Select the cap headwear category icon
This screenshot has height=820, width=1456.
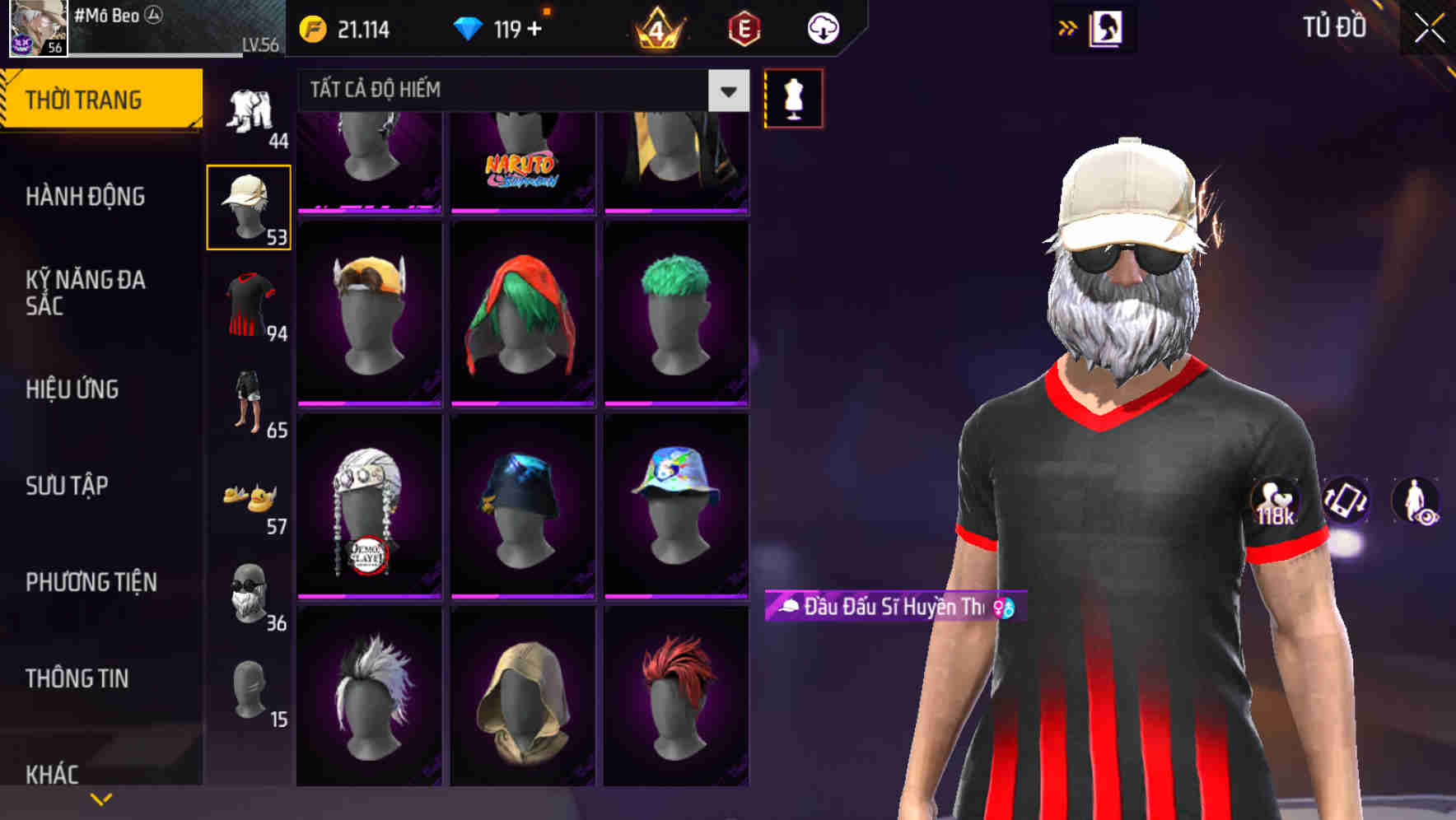(250, 205)
